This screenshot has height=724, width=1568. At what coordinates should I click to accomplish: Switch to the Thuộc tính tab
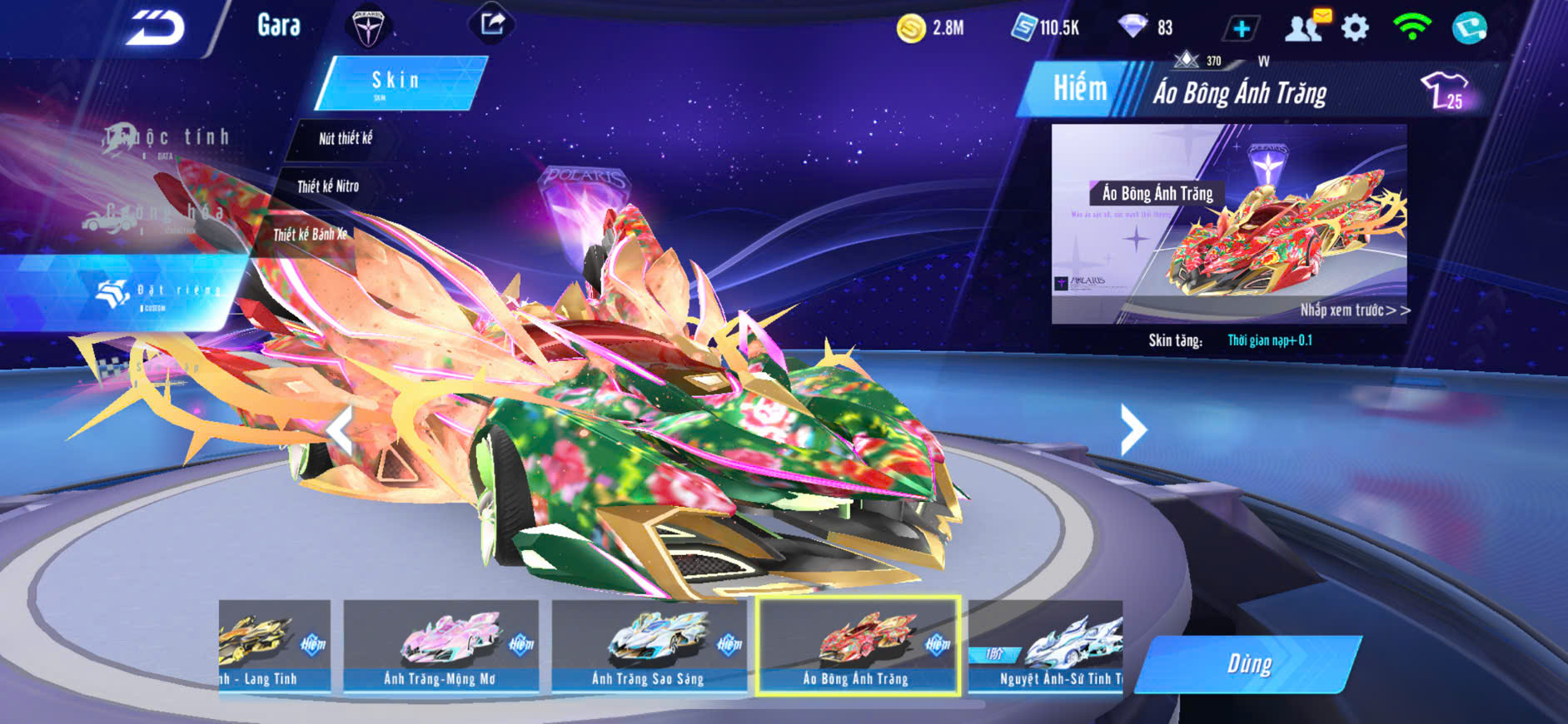(167, 139)
